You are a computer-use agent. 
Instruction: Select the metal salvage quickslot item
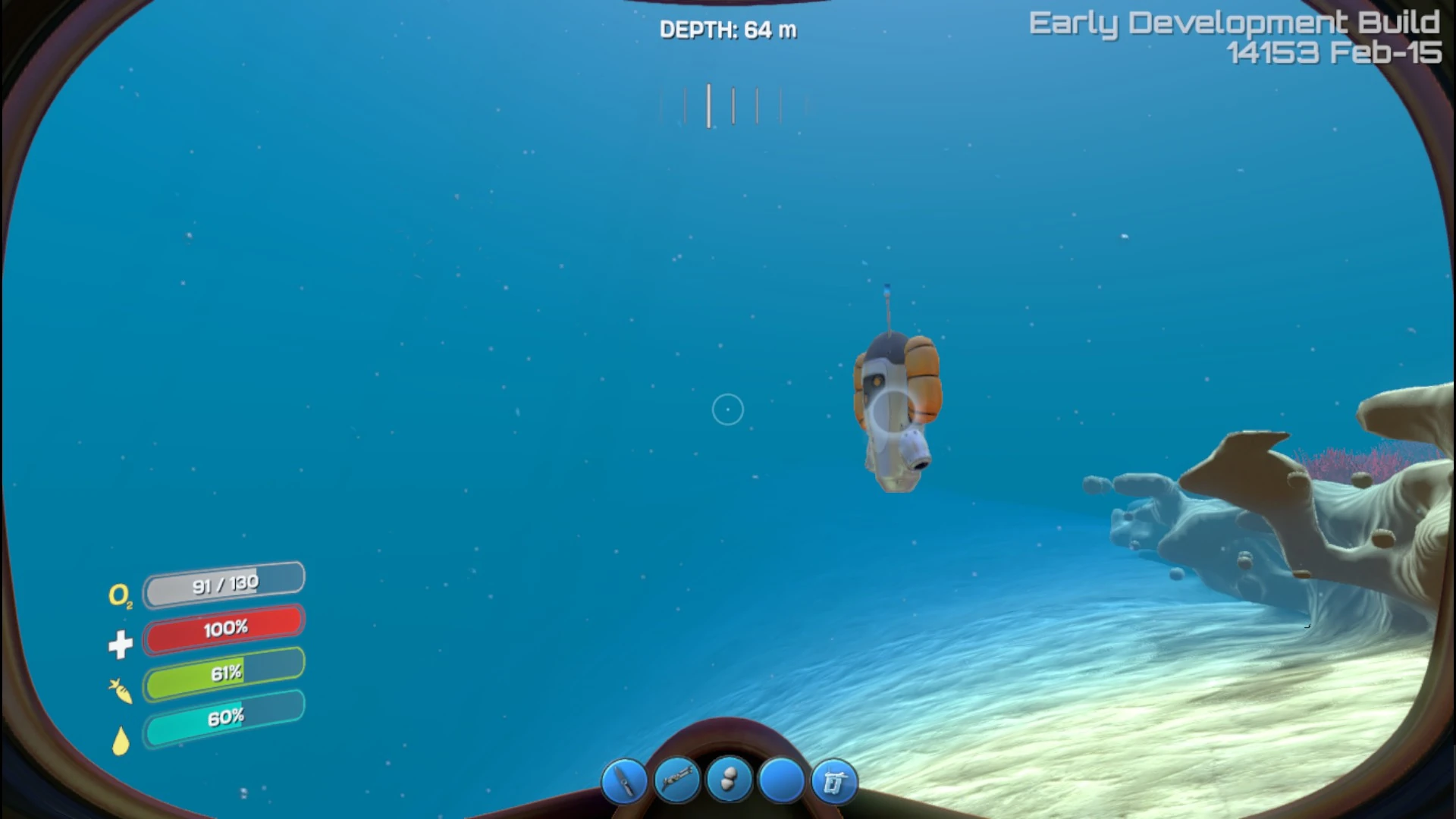click(729, 780)
